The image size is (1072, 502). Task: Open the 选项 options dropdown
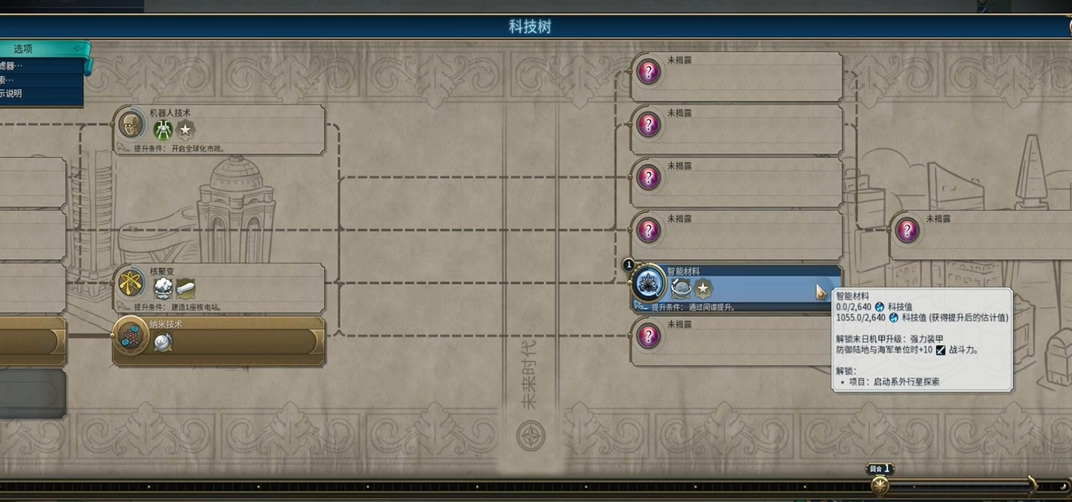(x=40, y=48)
